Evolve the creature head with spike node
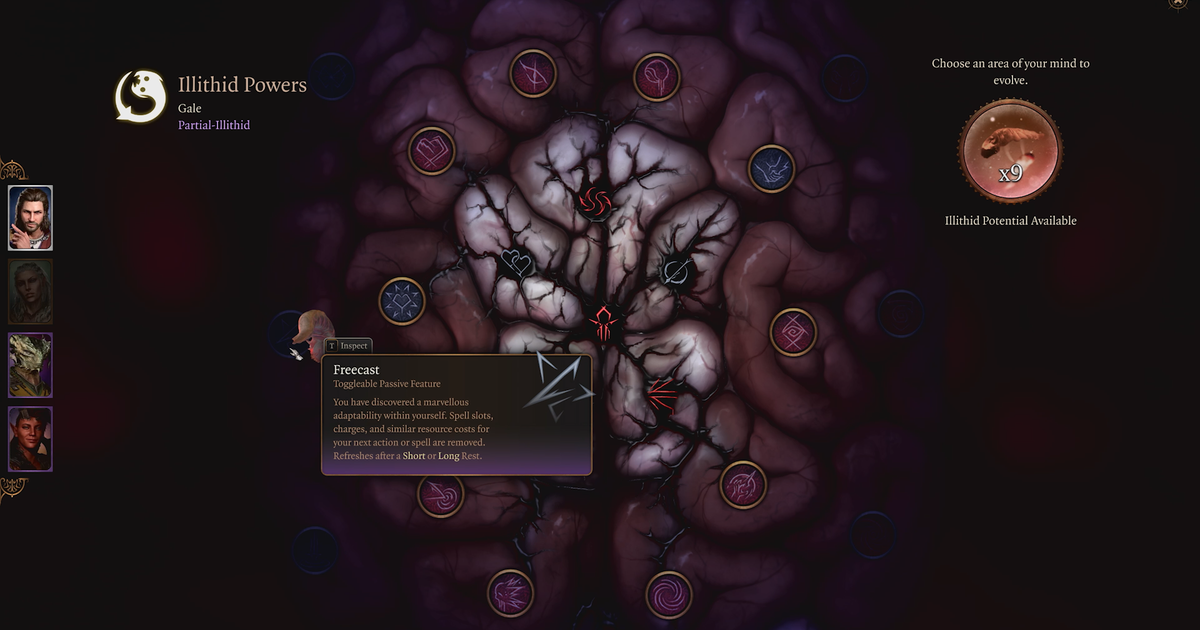The width and height of the screenshot is (1200, 630). click(743, 485)
